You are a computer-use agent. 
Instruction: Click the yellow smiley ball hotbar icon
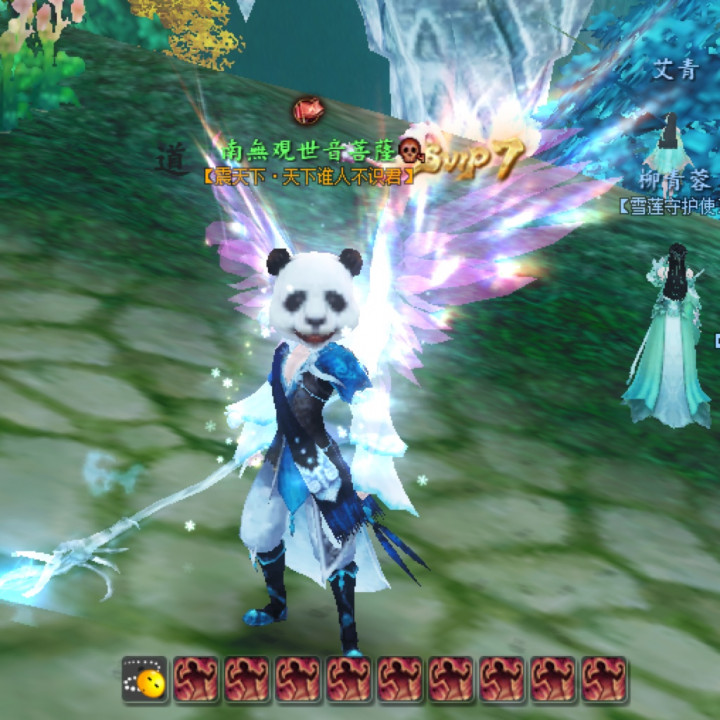(146, 680)
